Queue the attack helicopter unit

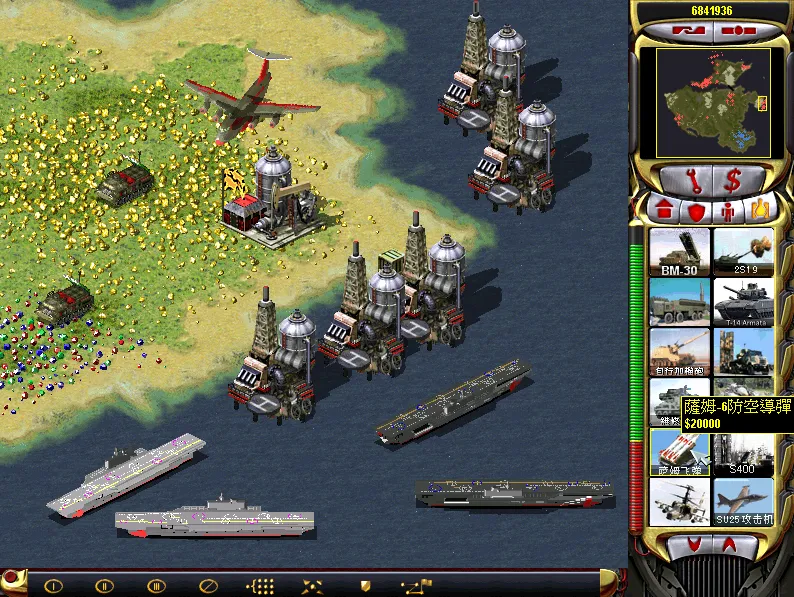click(x=679, y=502)
